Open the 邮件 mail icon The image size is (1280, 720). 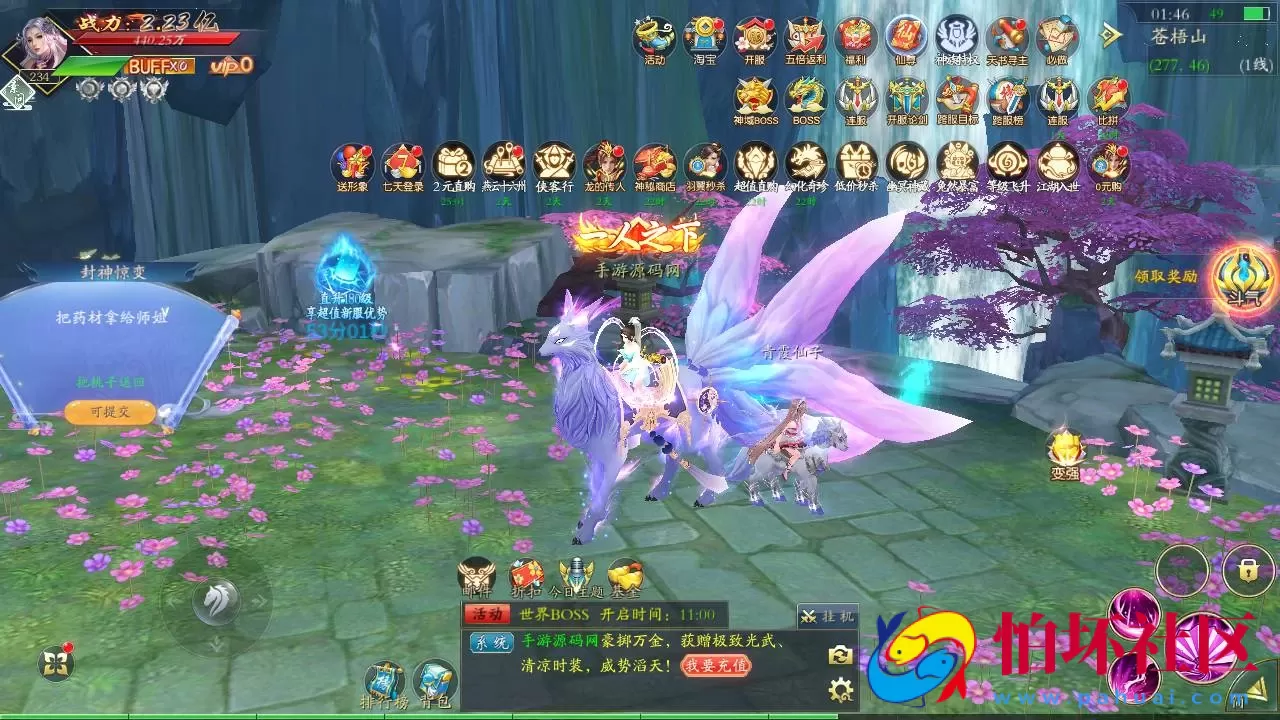477,577
